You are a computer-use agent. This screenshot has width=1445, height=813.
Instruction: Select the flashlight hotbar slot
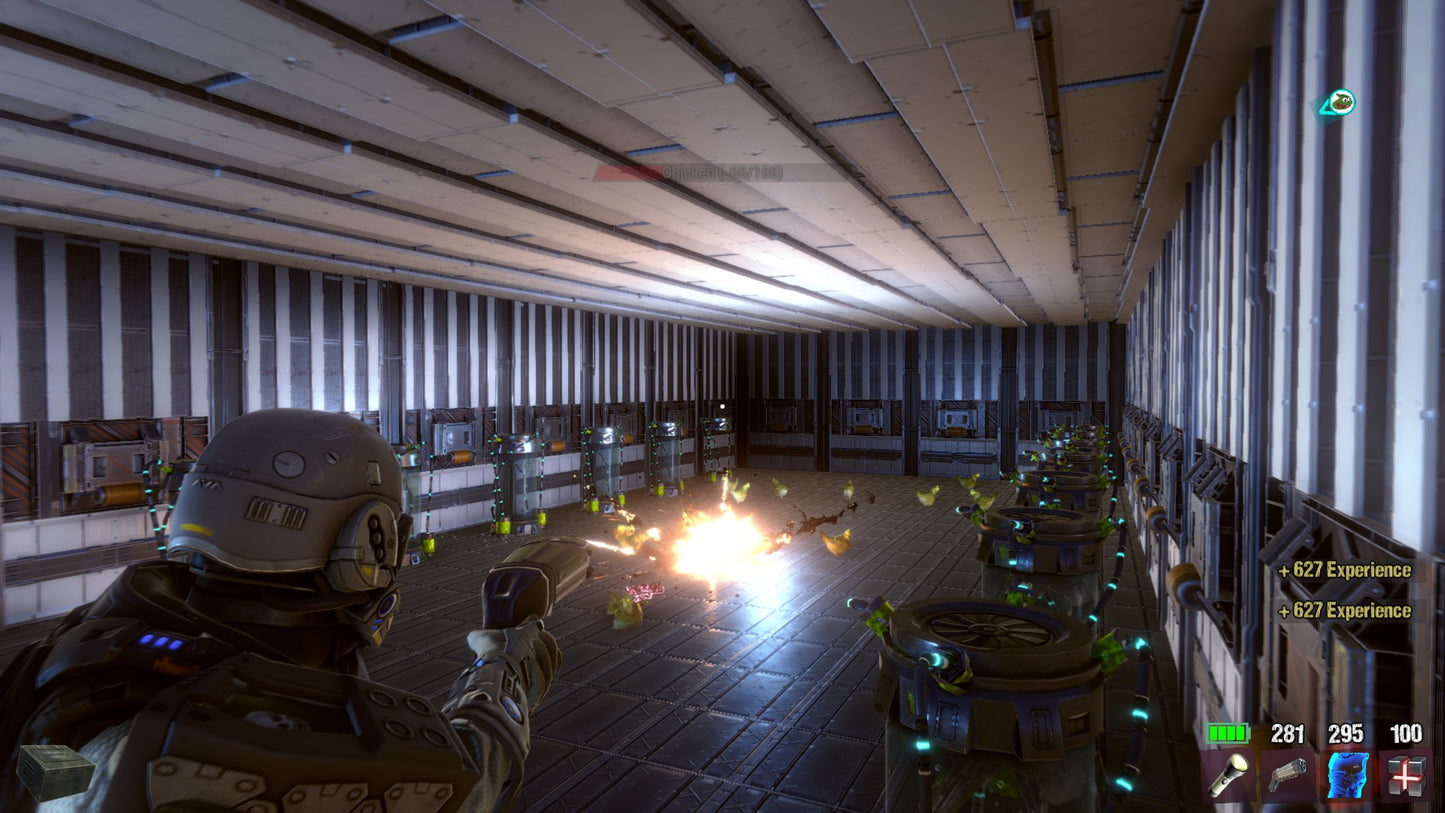tap(1228, 776)
